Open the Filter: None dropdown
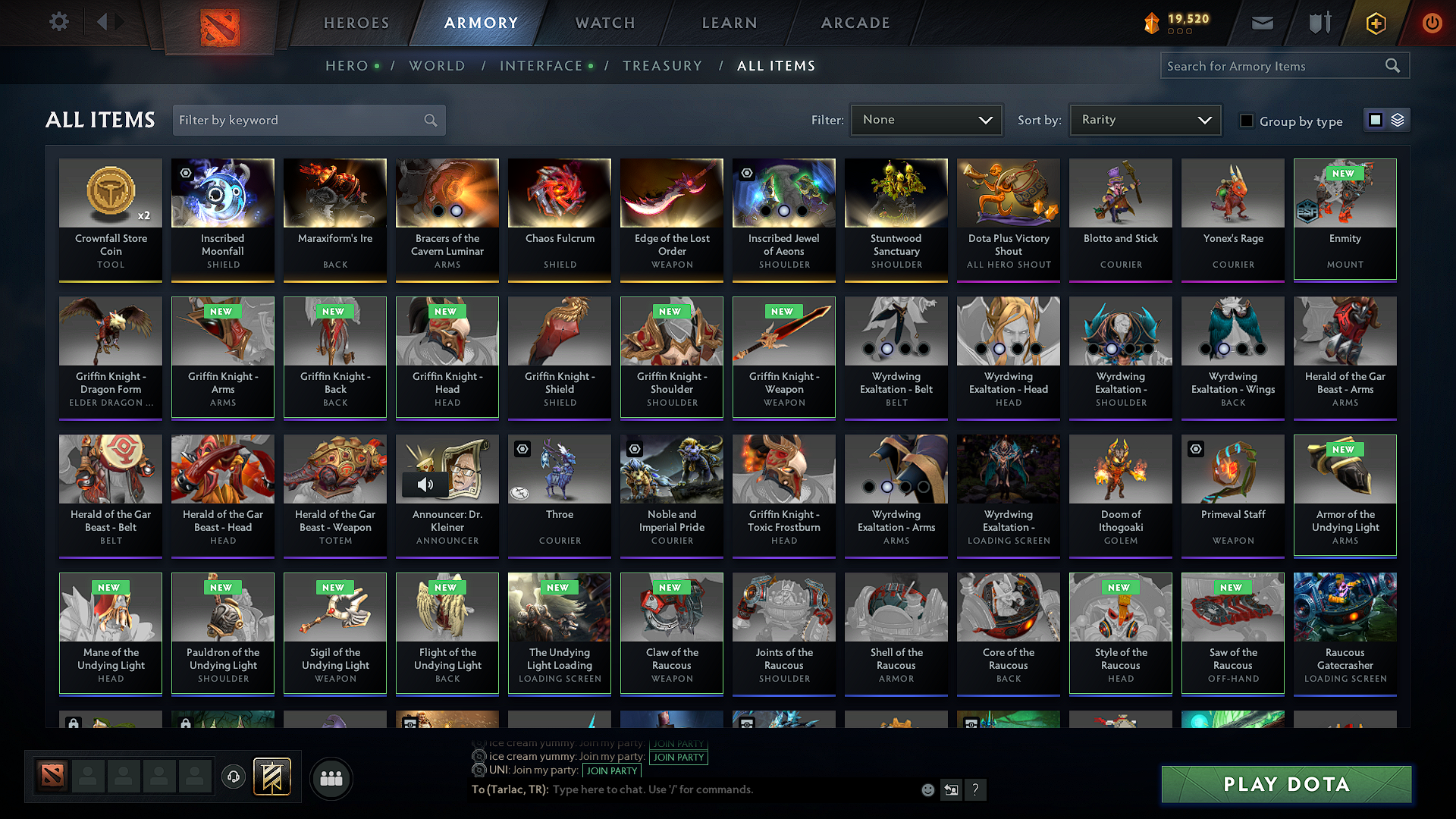The image size is (1456, 819). point(926,119)
